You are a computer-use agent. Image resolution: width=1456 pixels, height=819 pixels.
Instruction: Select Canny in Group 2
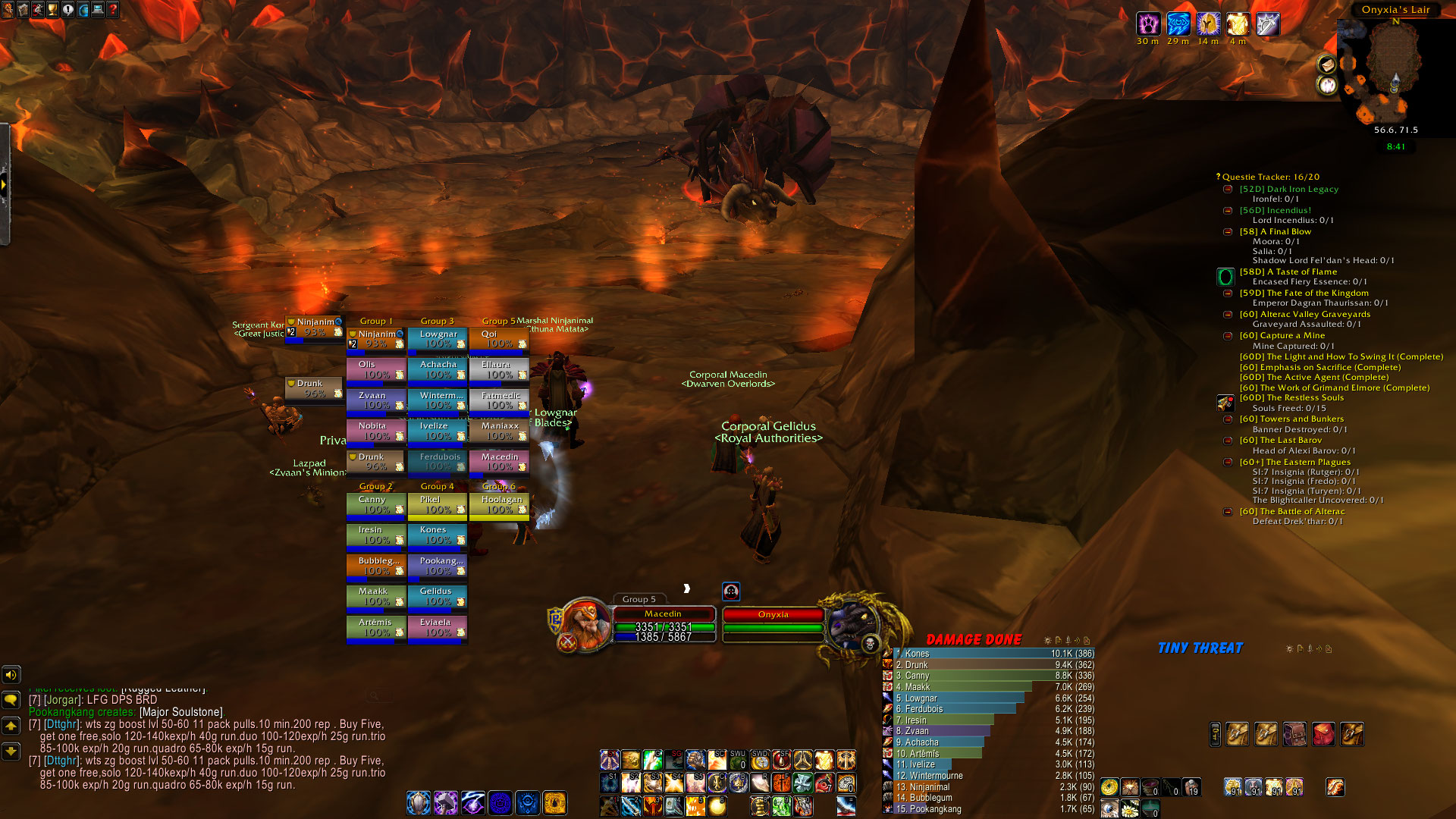point(375,504)
